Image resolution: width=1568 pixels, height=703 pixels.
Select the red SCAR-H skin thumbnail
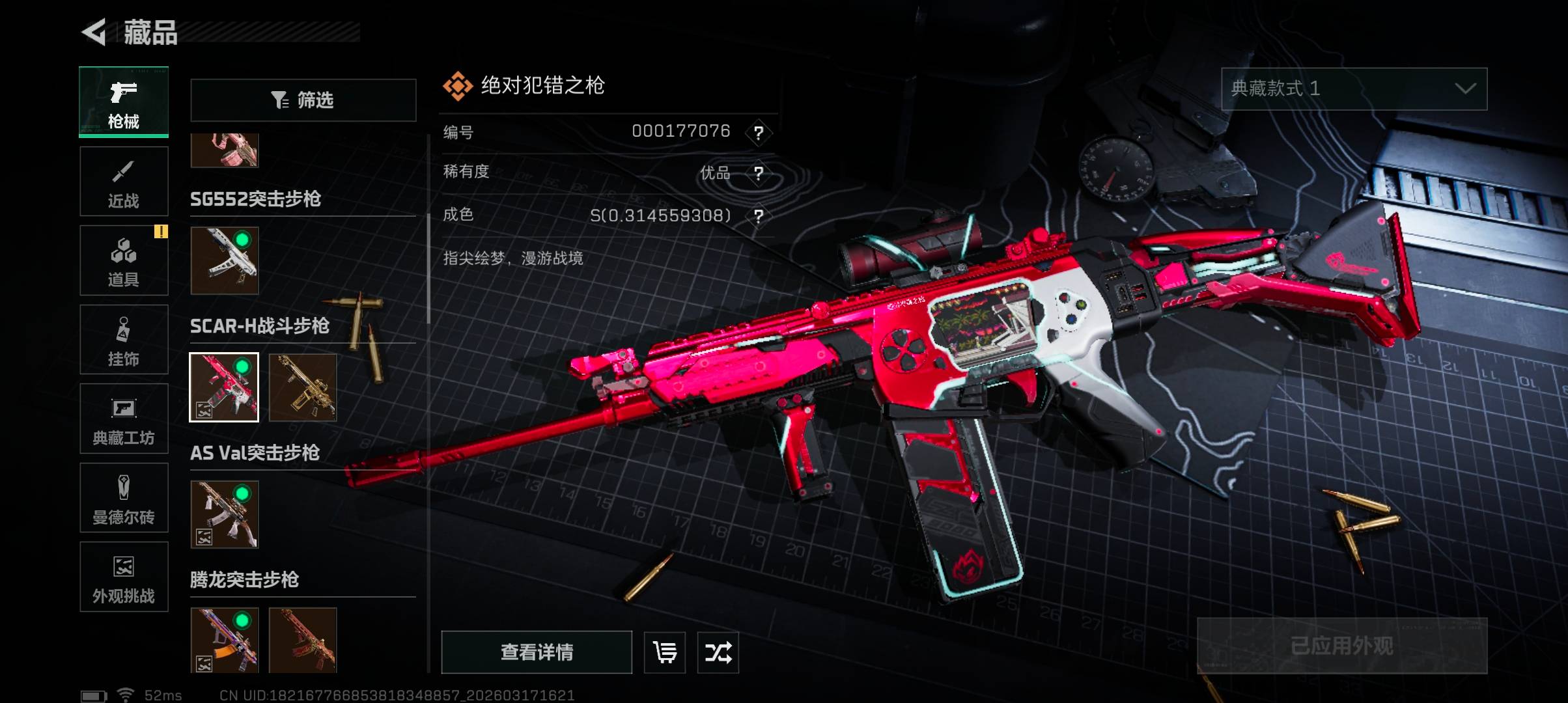point(224,387)
